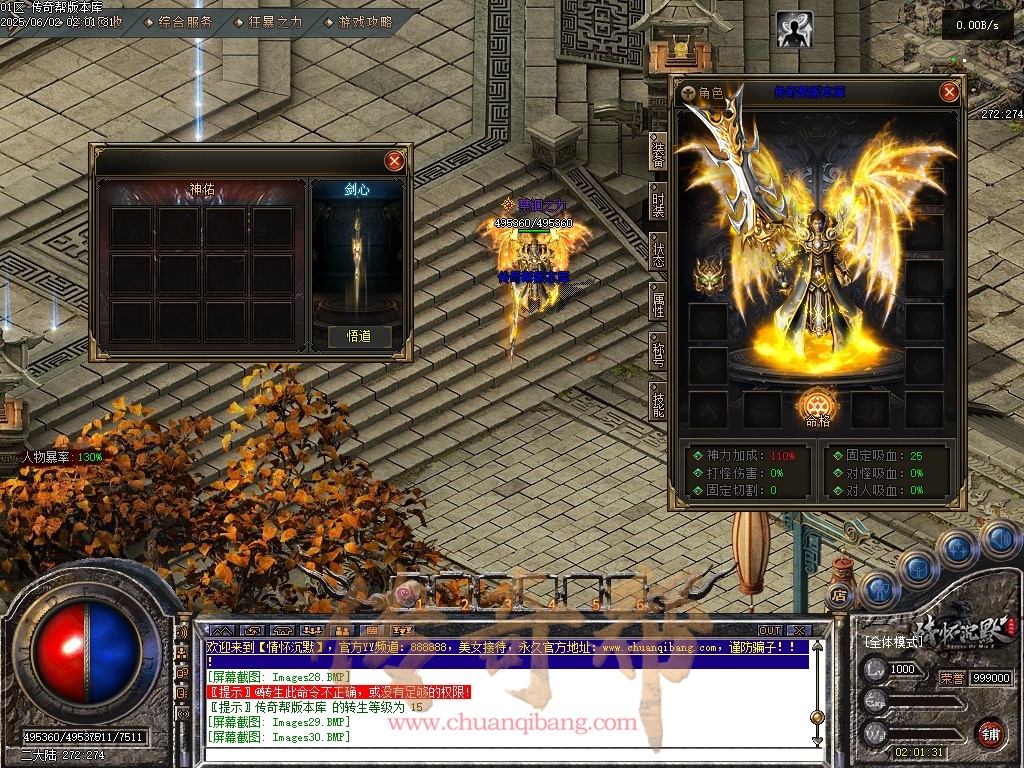The height and width of the screenshot is (768, 1024).
Task: Select the golden demon mask equipment slot
Action: [709, 275]
